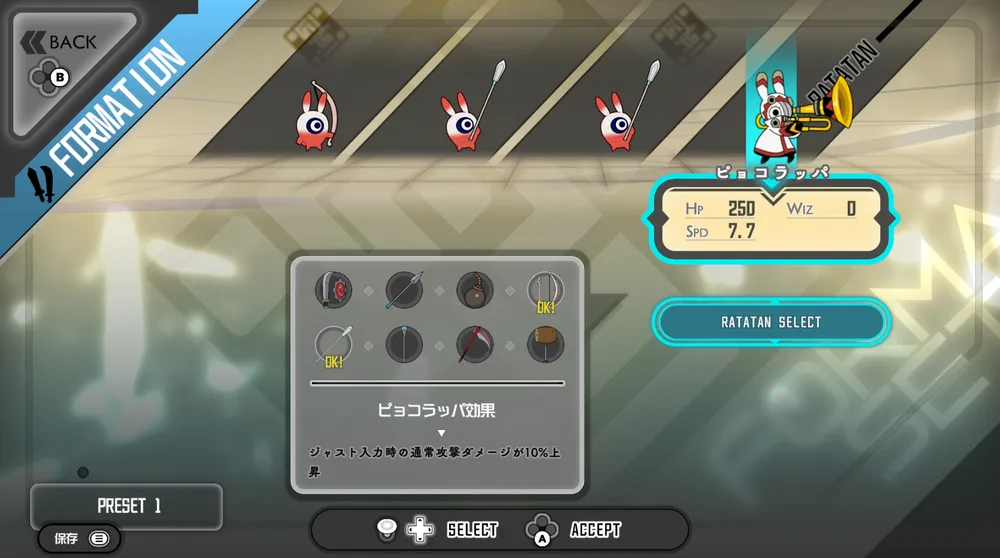Choose the bow weapon icon marked OK
Image resolution: width=1000 pixels, height=558 pixels.
(x=546, y=290)
